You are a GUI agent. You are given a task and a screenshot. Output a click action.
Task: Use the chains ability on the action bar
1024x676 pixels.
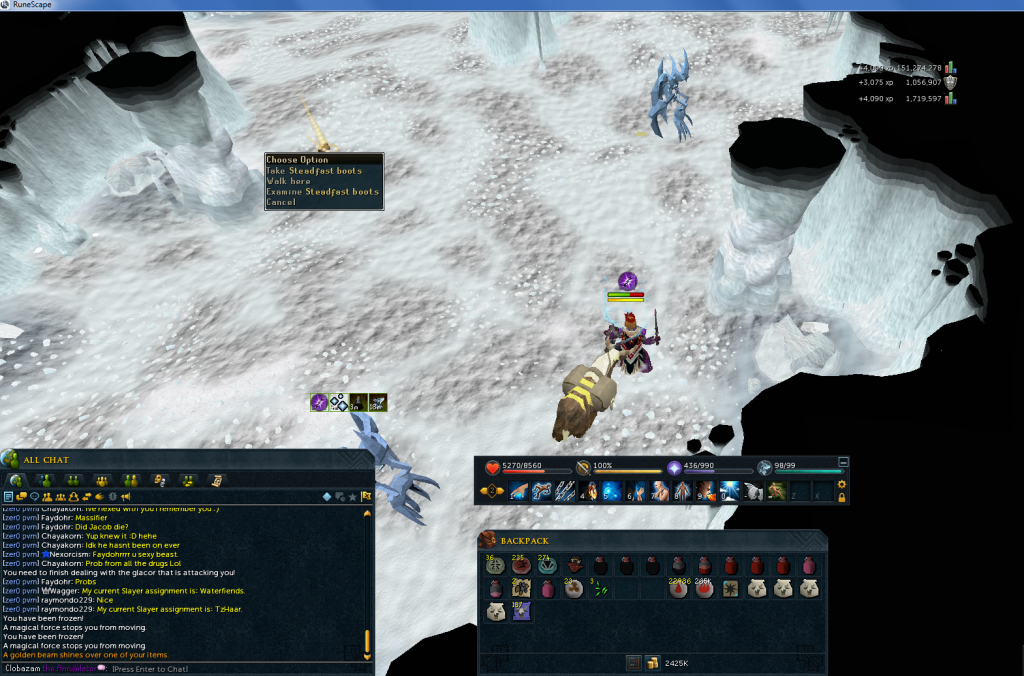click(566, 491)
